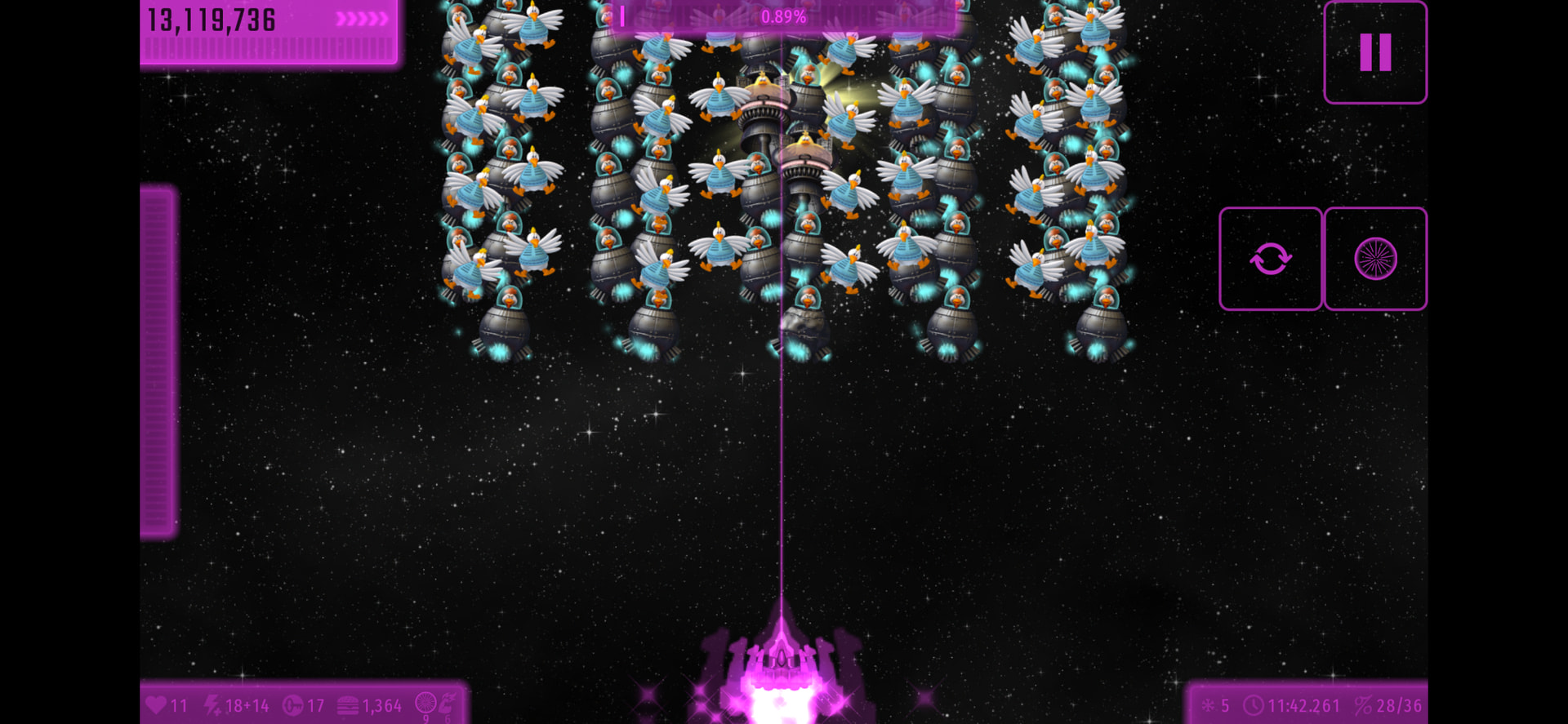This screenshot has width=1568, height=724.
Task: Pause the game
Action: 1374,52
